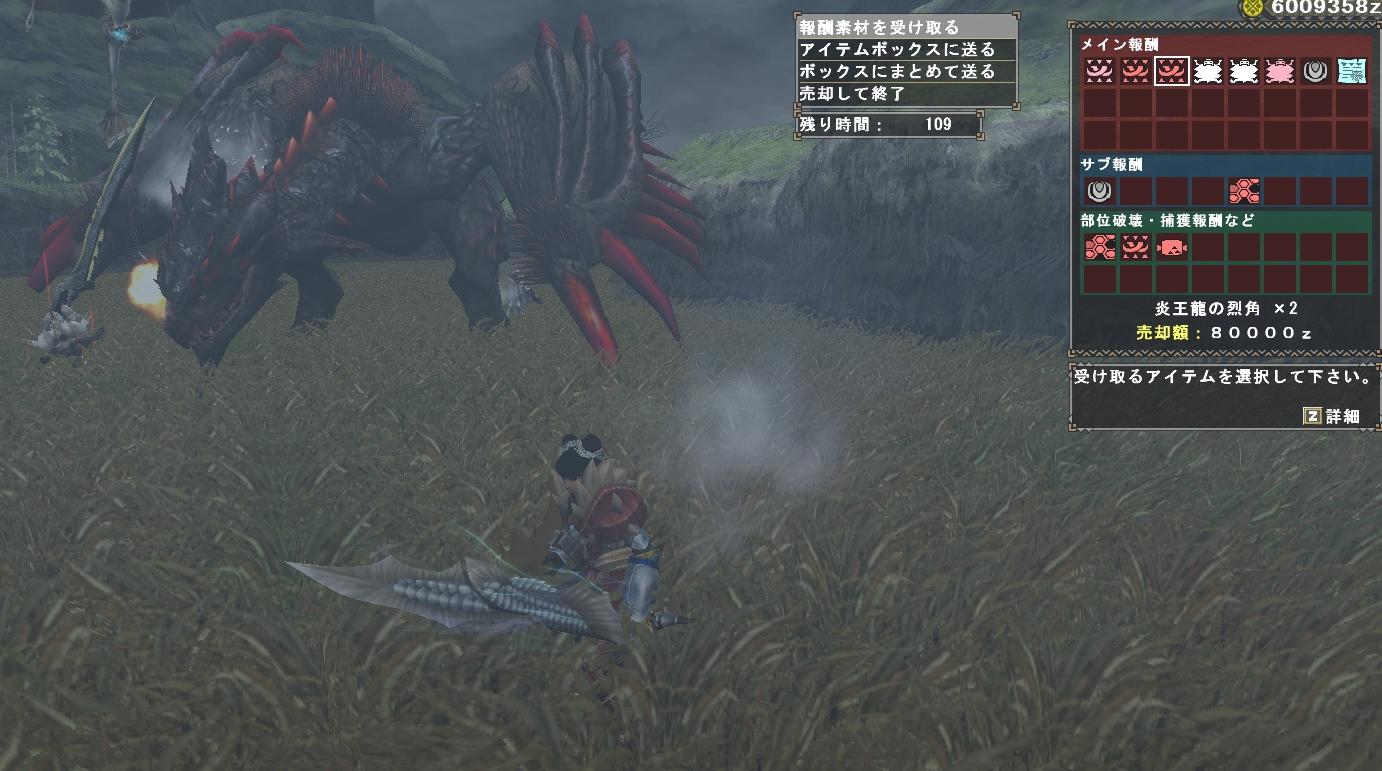Choose the grey scale icon in main rewards
This screenshot has width=1382, height=771.
click(1315, 71)
